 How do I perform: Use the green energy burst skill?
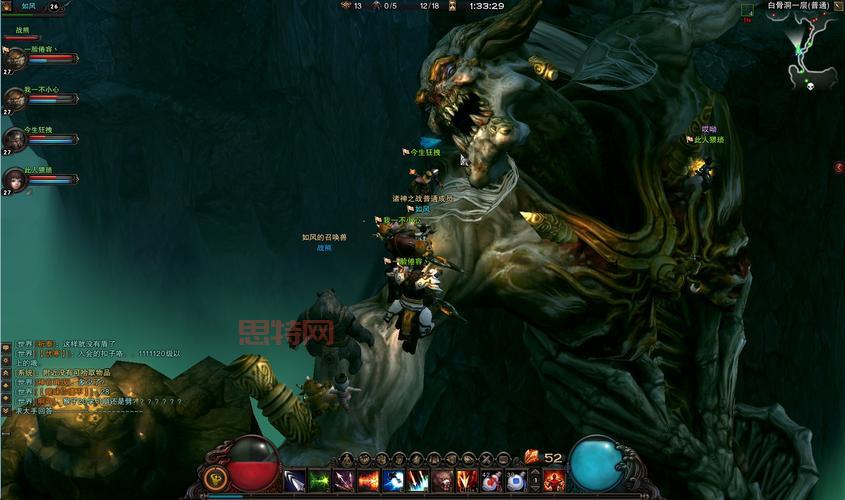tap(320, 481)
